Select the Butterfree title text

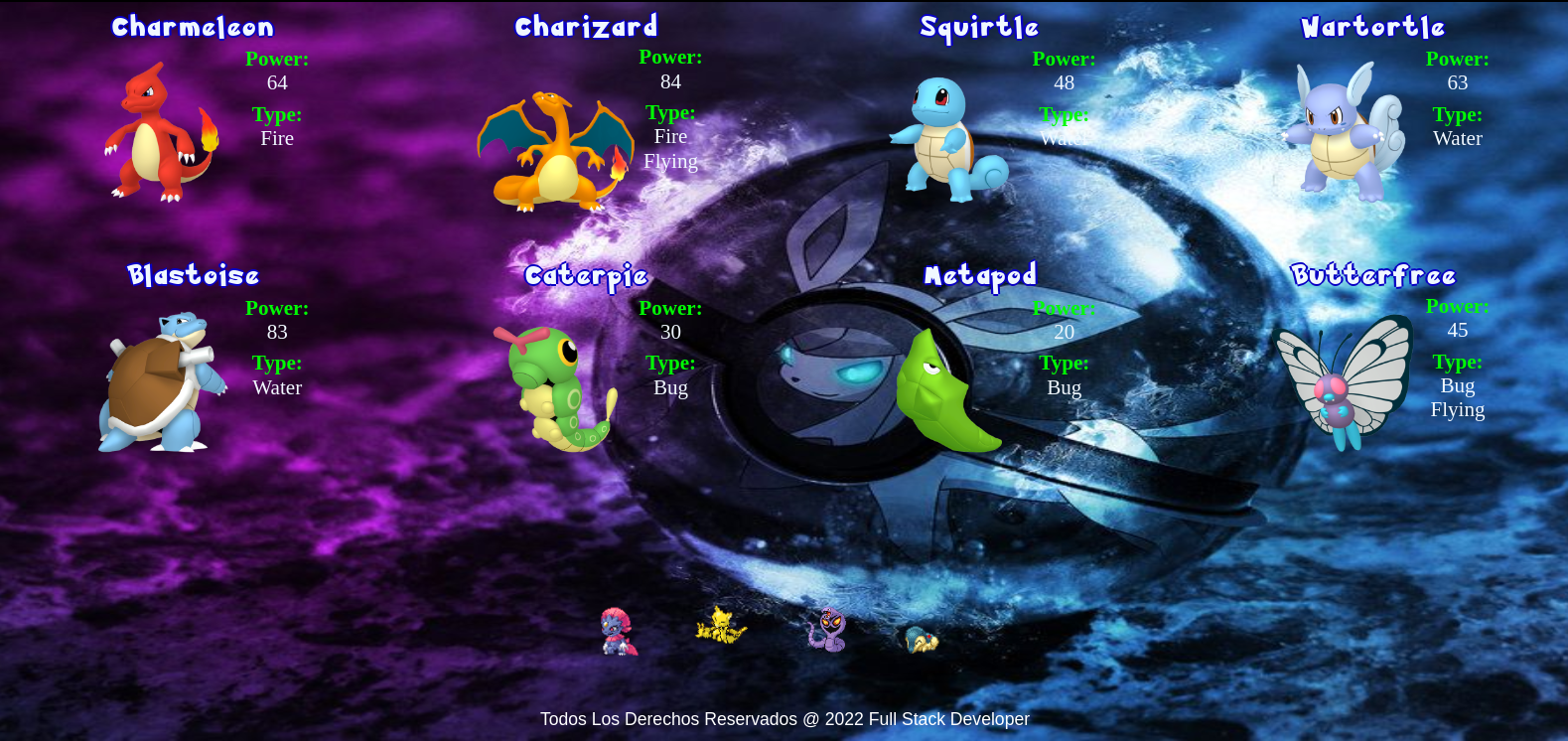(x=1374, y=275)
